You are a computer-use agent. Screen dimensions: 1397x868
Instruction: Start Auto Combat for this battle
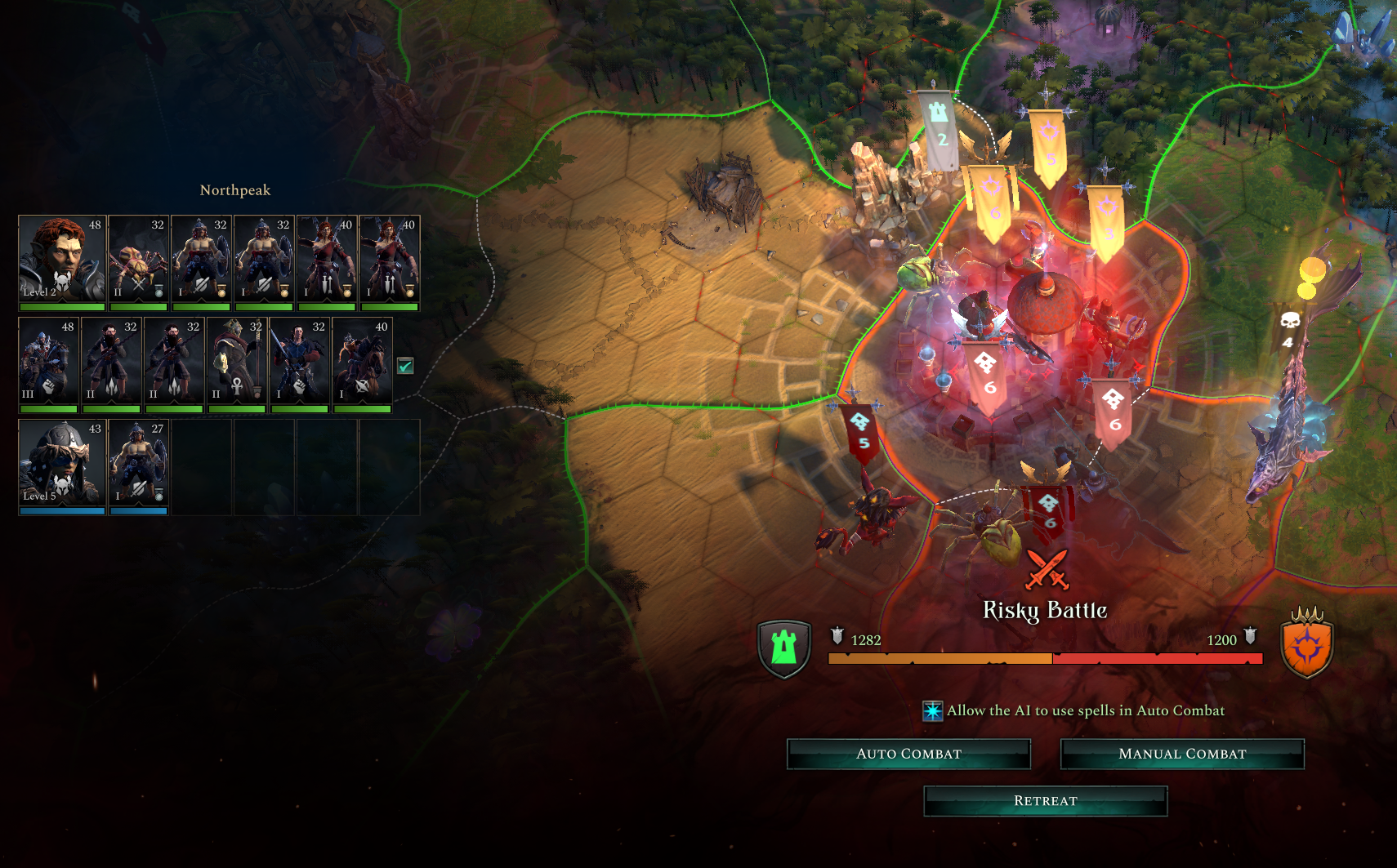pyautogui.click(x=908, y=754)
